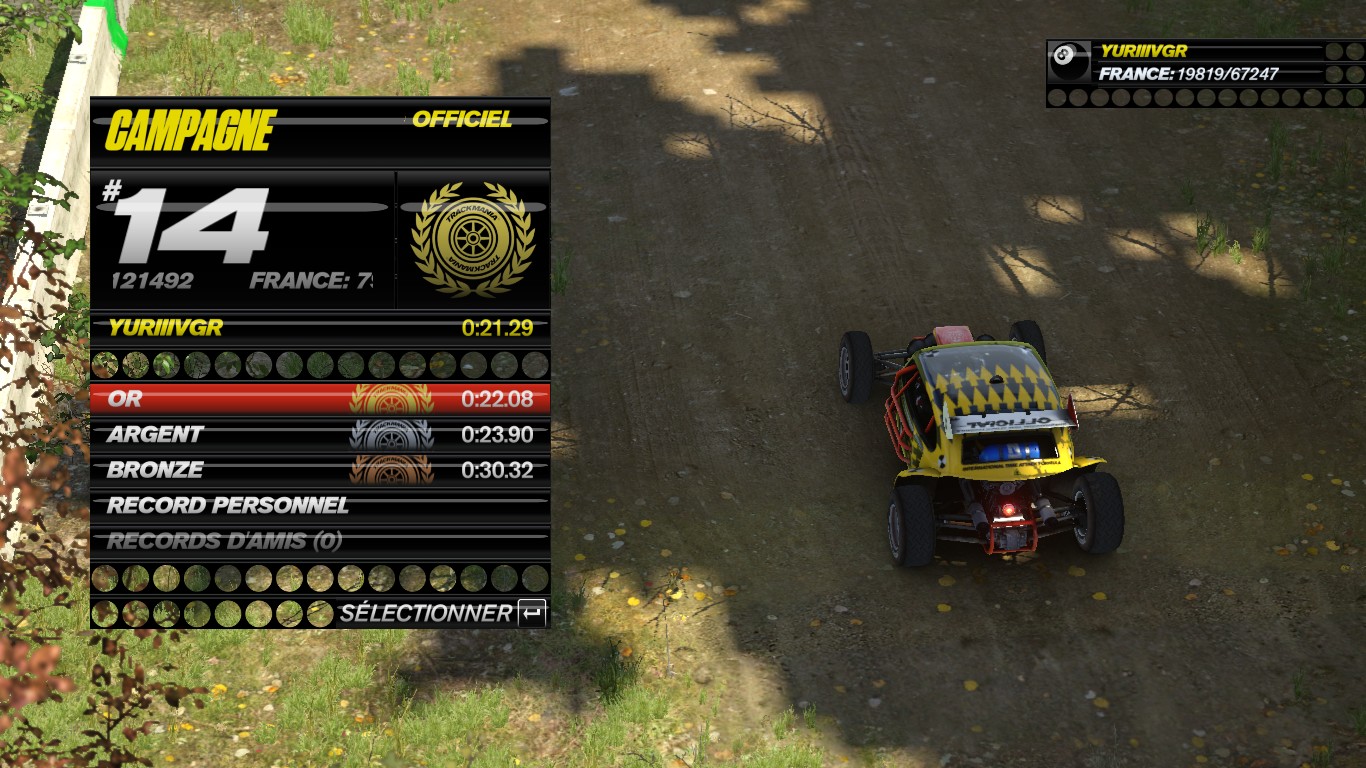Select the OR gold medal row

click(320, 399)
